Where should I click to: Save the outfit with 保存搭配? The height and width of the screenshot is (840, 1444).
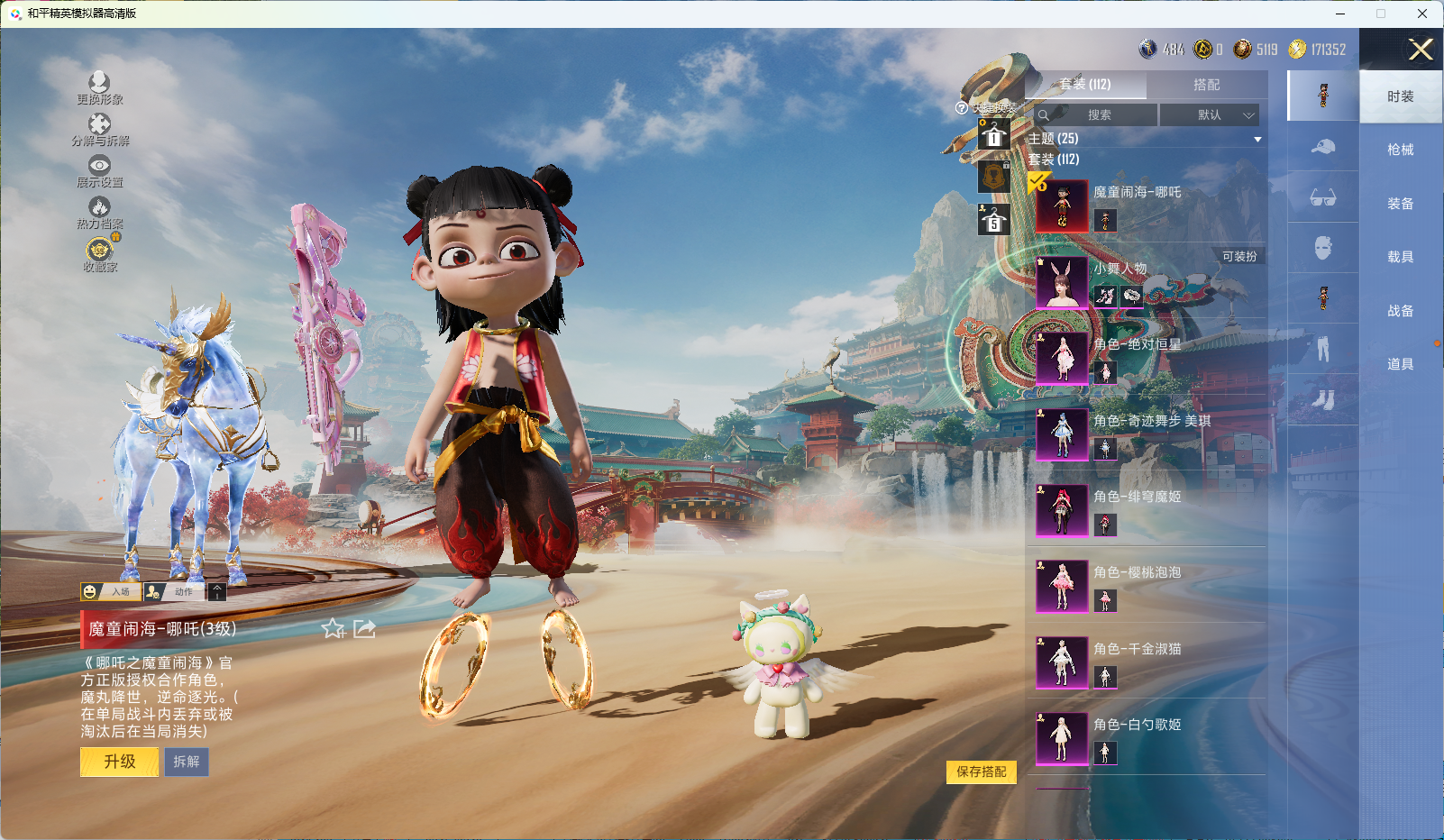click(981, 772)
